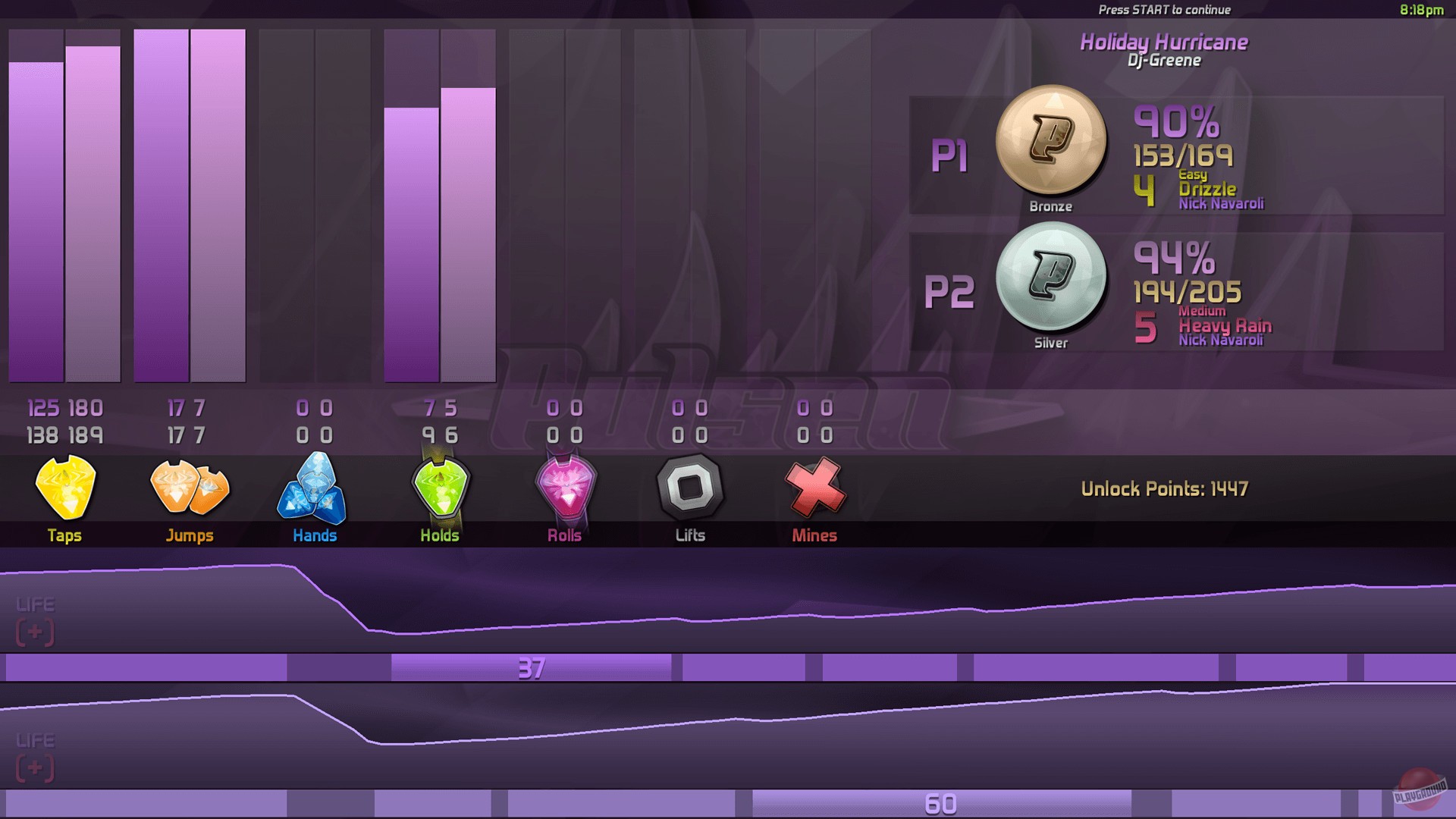Open the Holiday Hurricane song title
The height and width of the screenshot is (819, 1456).
point(1163,42)
